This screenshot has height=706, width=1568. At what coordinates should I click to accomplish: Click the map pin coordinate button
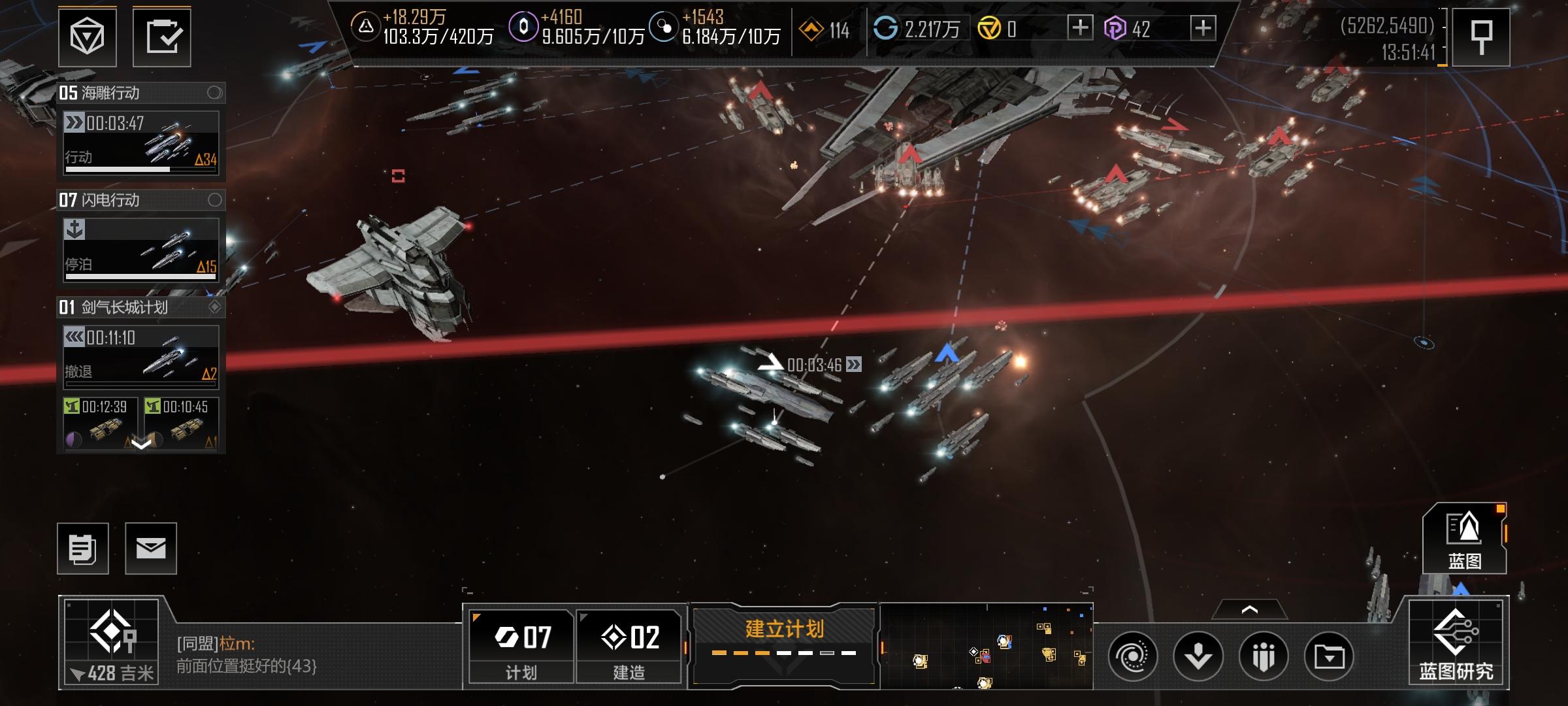(1480, 37)
